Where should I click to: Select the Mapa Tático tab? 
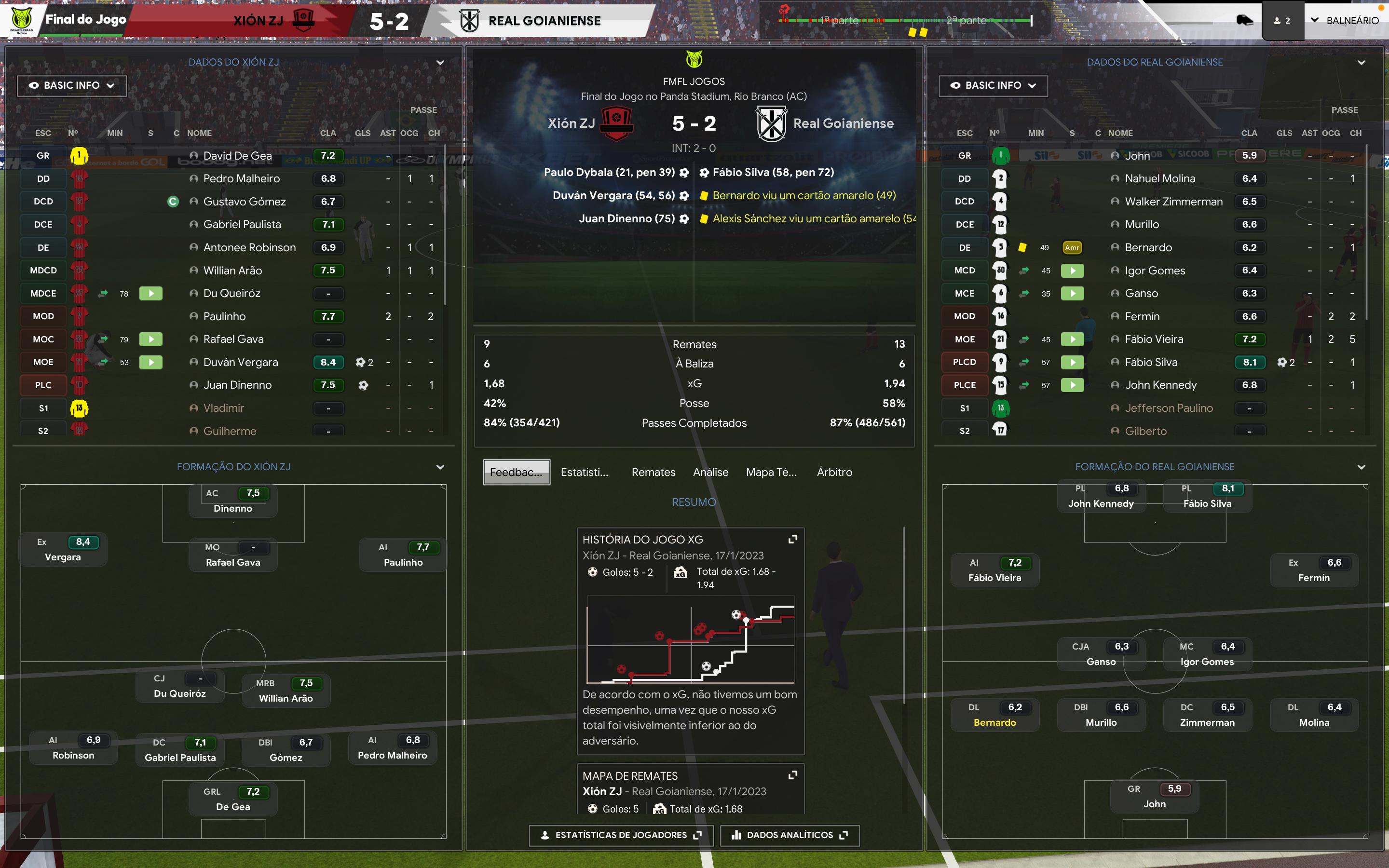(771, 472)
